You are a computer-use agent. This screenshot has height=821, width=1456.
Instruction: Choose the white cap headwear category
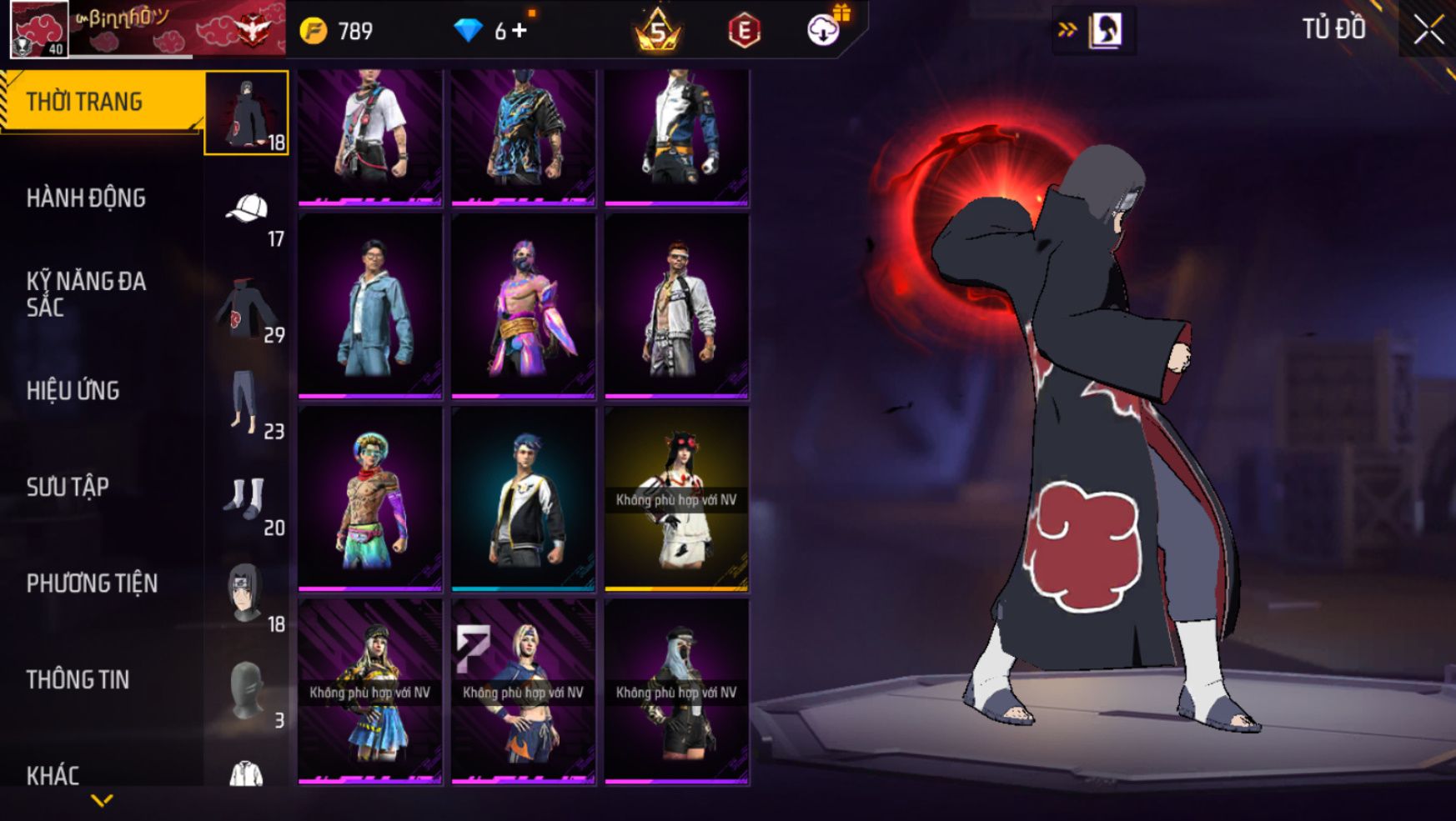tap(247, 210)
